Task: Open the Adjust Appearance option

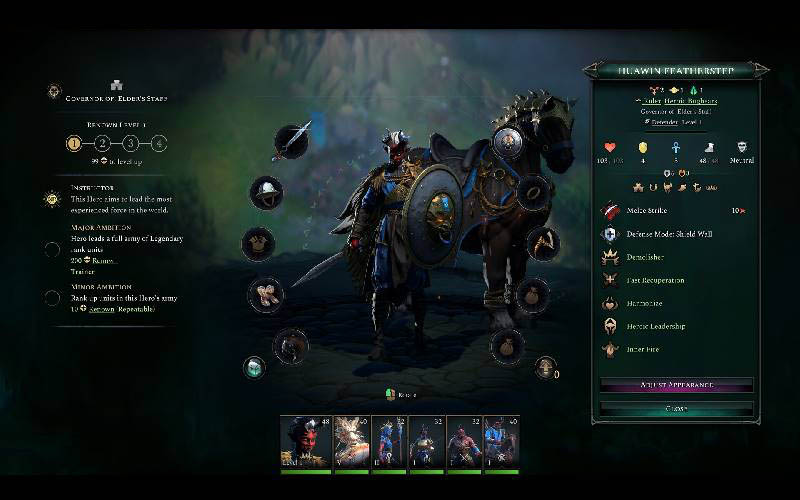Action: point(676,385)
